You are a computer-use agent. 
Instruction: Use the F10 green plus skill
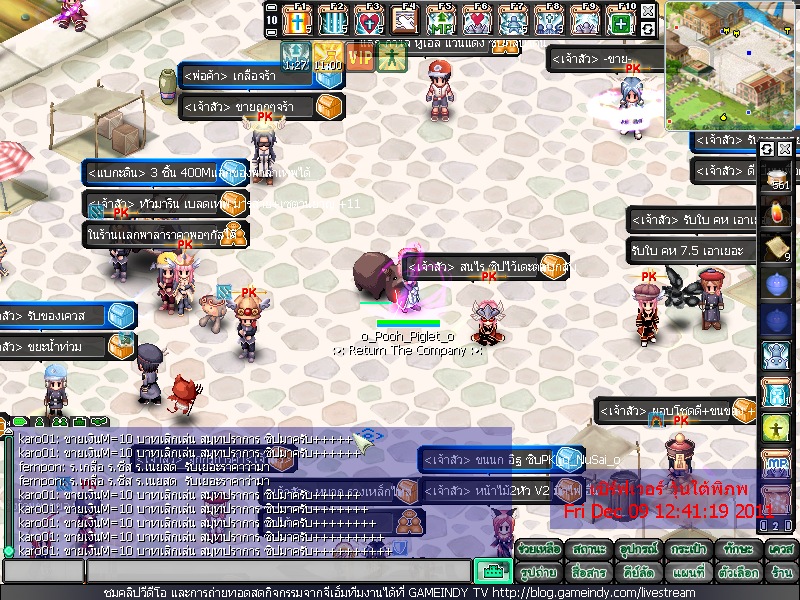[x=621, y=21]
